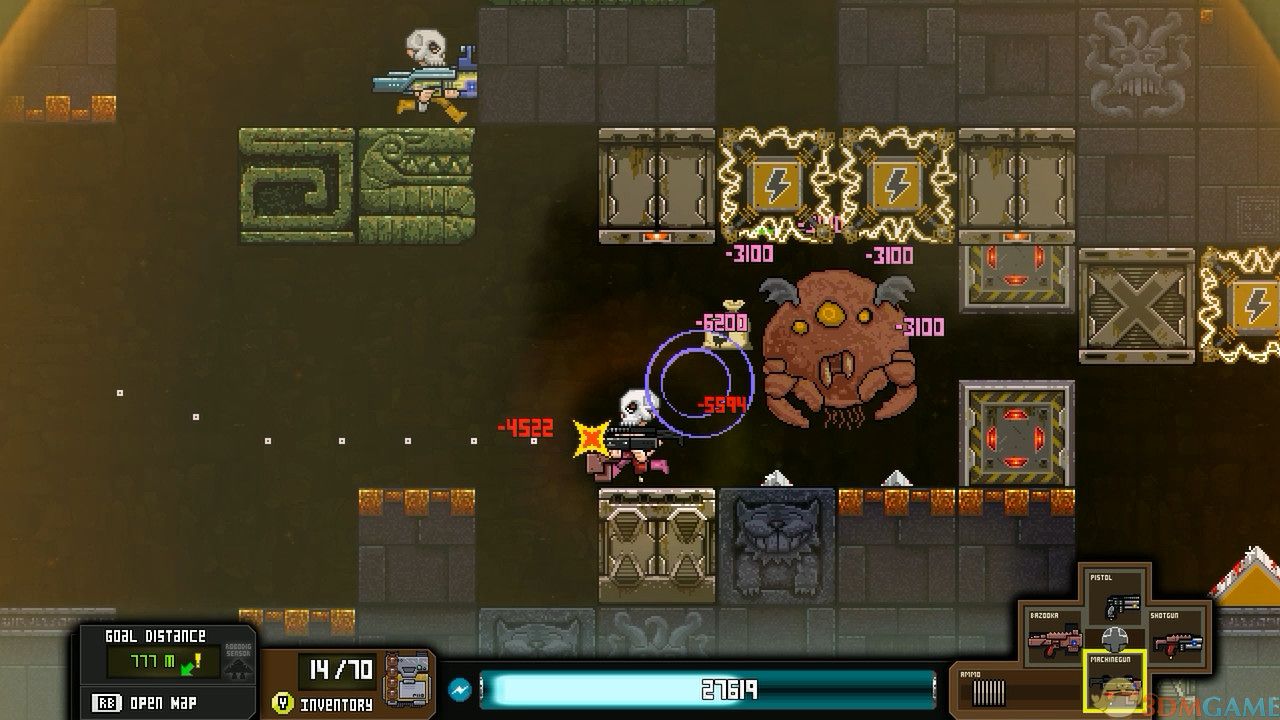Image resolution: width=1280 pixels, height=720 pixels.
Task: Select the highlighted Machinegun slot
Action: (1114, 682)
